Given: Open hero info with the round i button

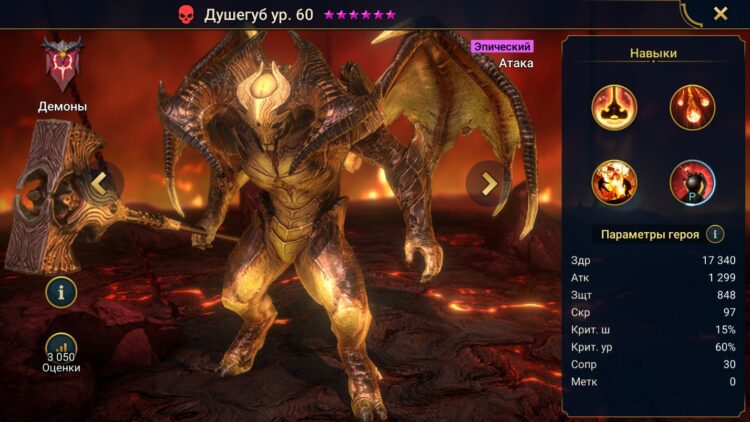Looking at the screenshot, I should pyautogui.click(x=61, y=292).
